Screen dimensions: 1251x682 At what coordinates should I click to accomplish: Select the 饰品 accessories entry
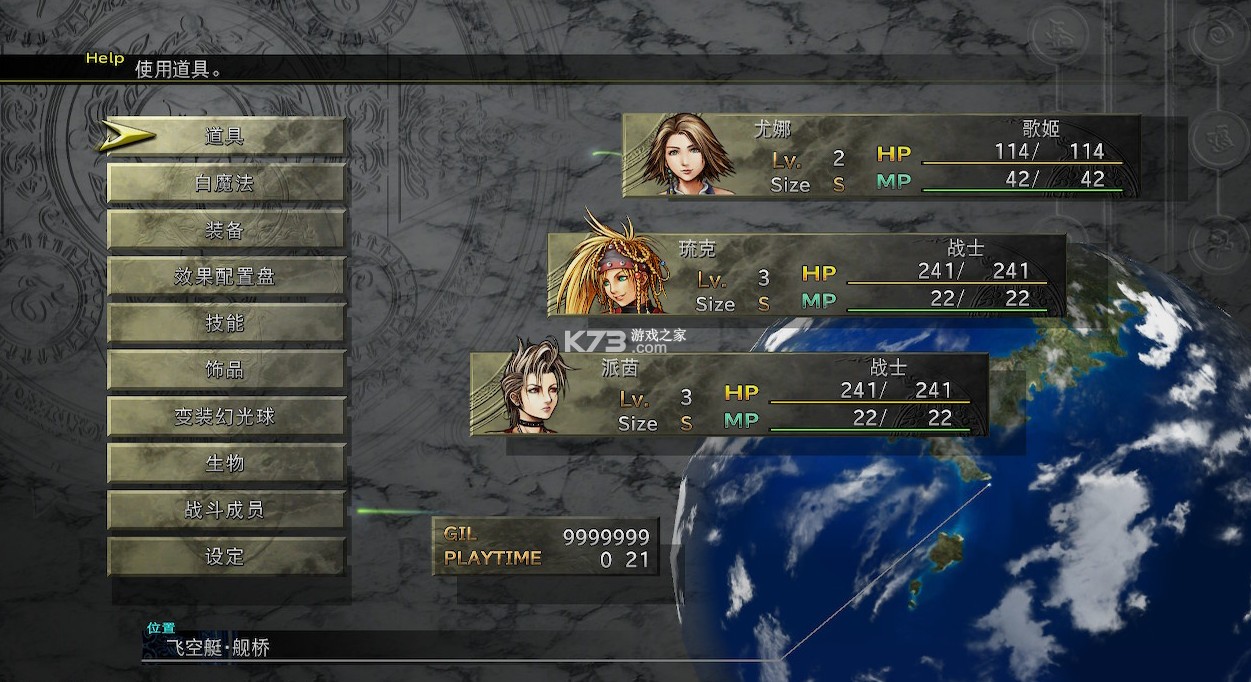click(225, 370)
